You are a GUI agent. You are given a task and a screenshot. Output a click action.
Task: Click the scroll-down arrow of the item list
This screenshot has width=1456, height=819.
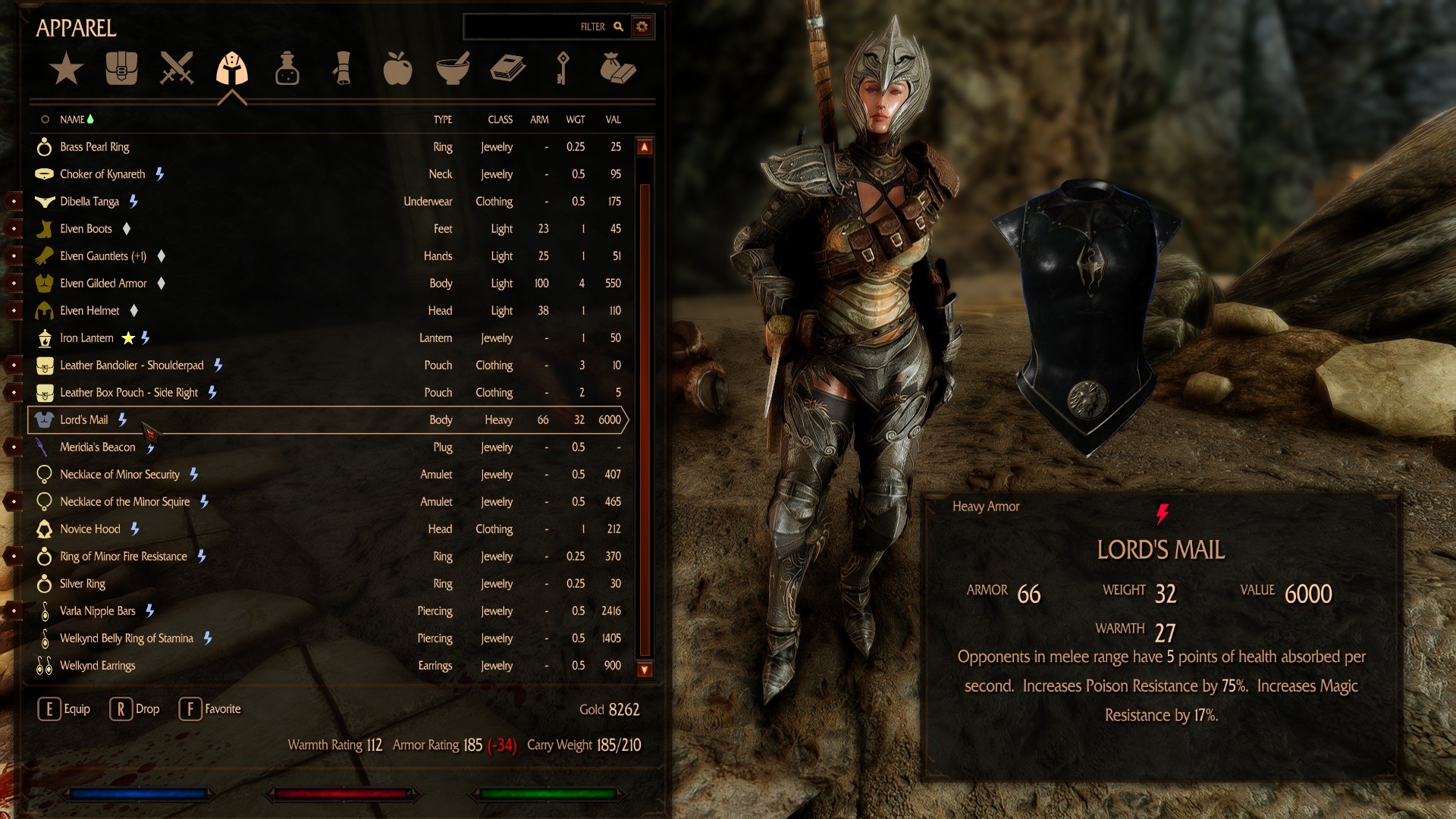645,669
